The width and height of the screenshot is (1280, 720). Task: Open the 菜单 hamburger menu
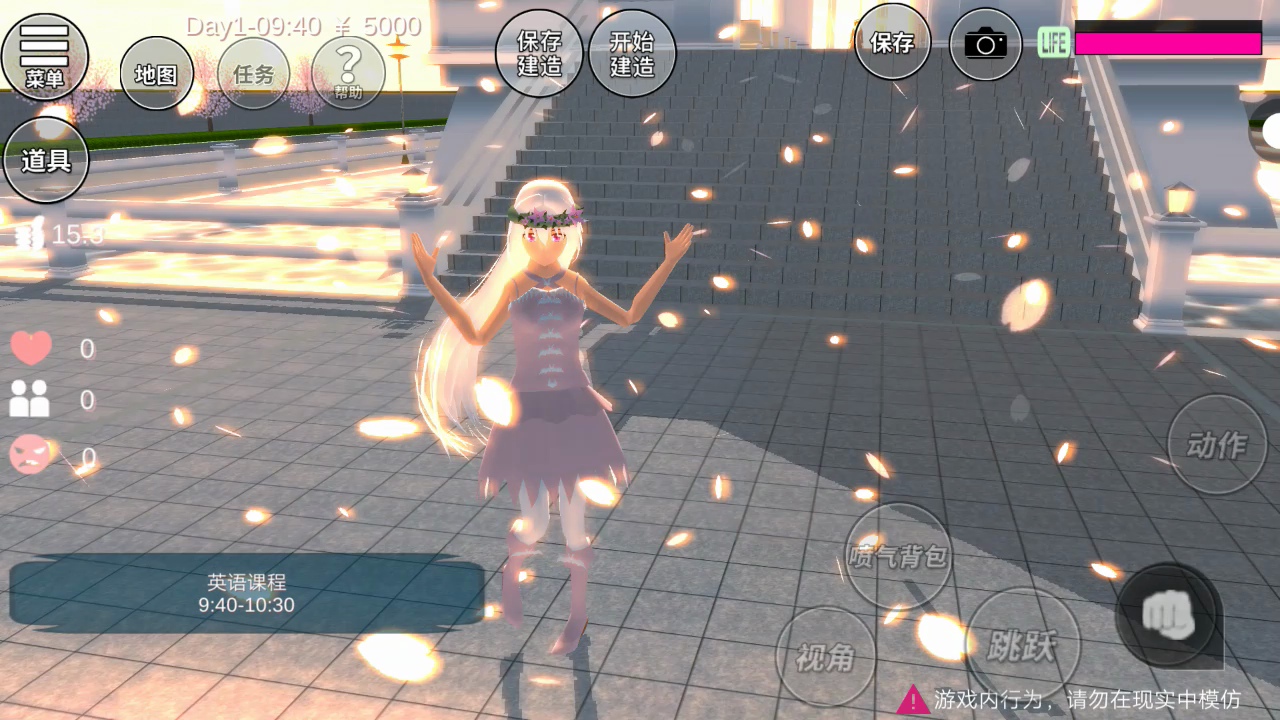pos(45,56)
